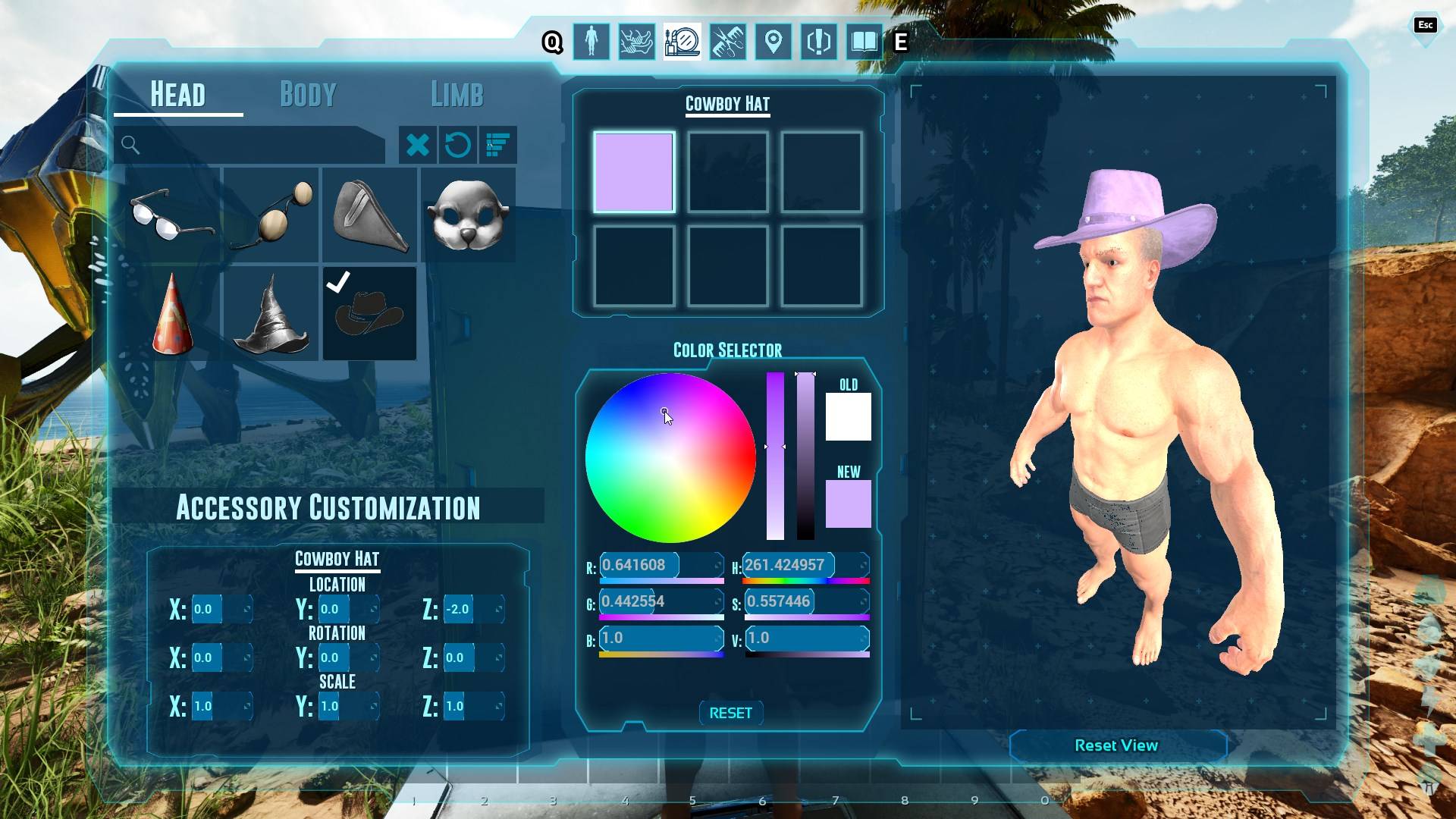Open the spawn location map pin icon

point(772,42)
